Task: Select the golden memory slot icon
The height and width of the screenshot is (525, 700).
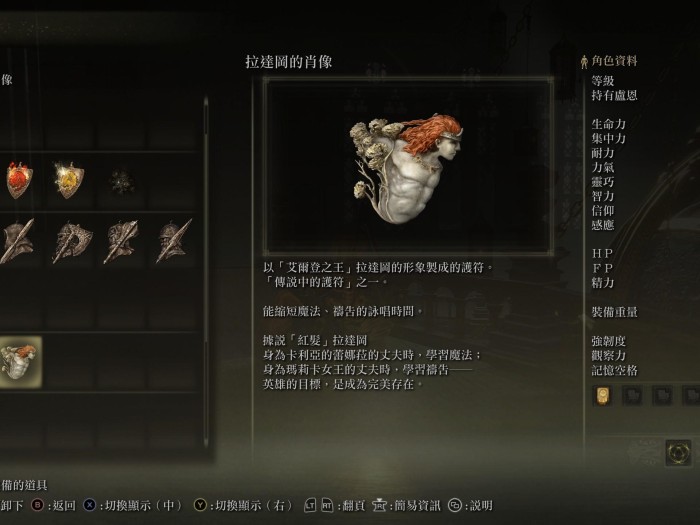Action: (x=602, y=395)
